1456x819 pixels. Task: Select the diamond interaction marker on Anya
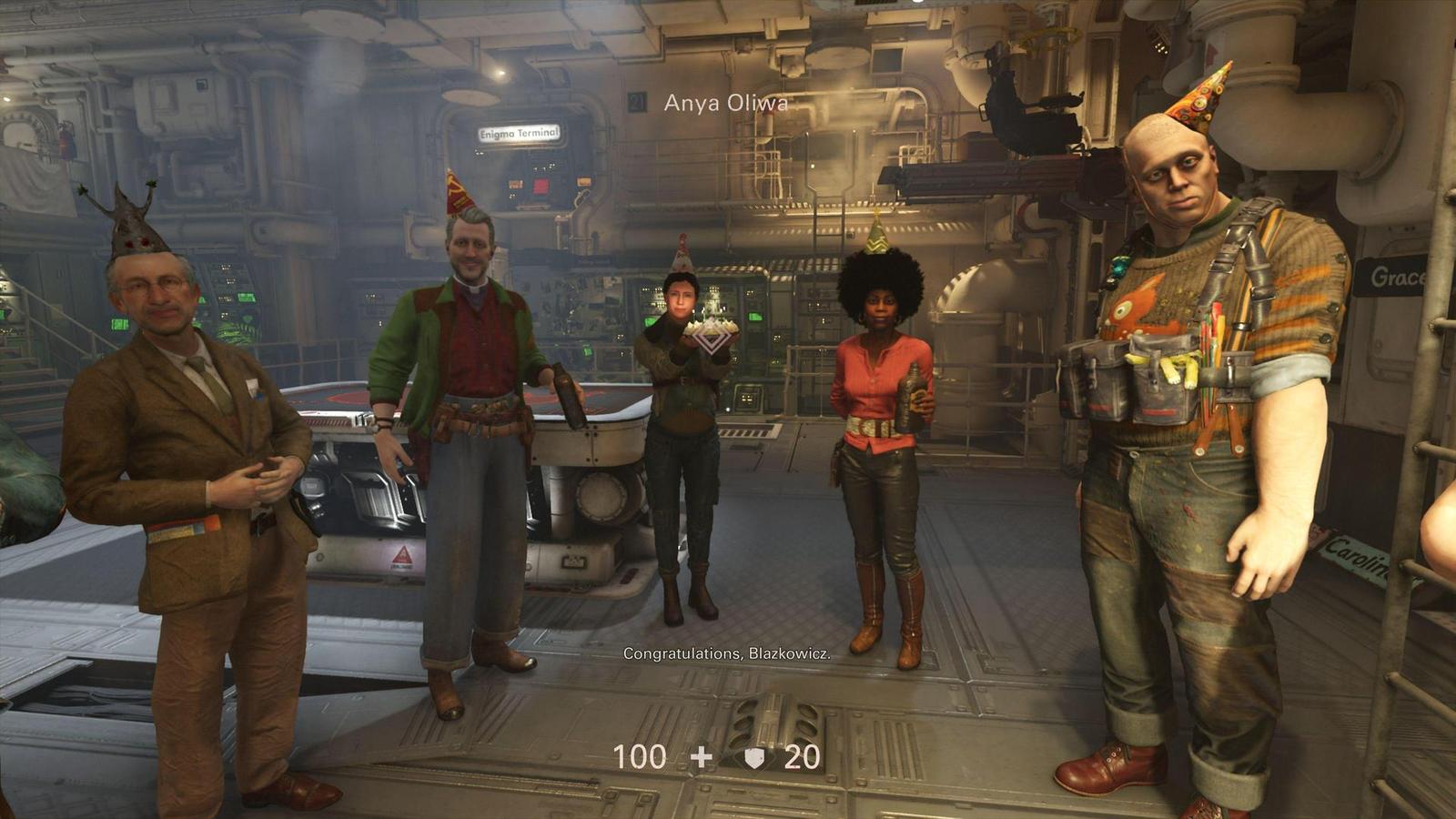(713, 340)
